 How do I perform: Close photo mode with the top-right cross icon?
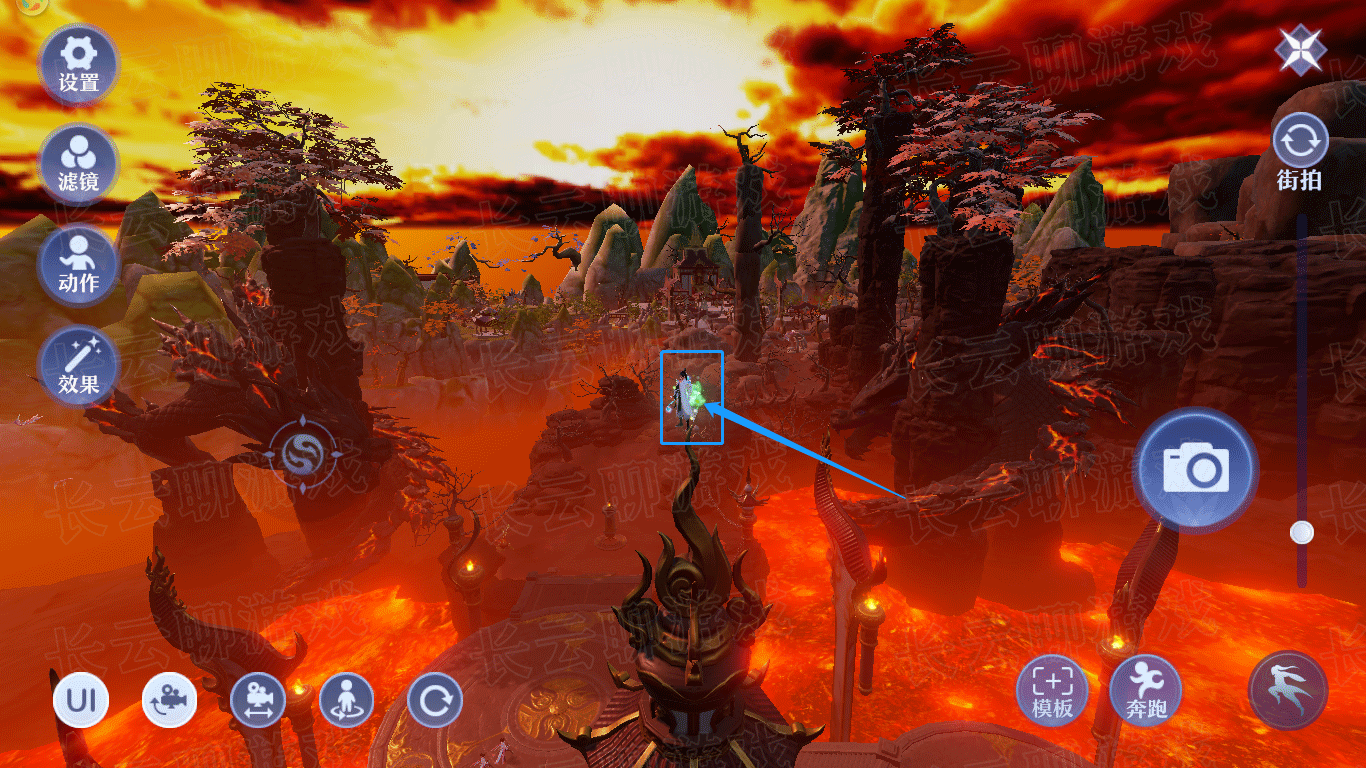pyautogui.click(x=1301, y=50)
